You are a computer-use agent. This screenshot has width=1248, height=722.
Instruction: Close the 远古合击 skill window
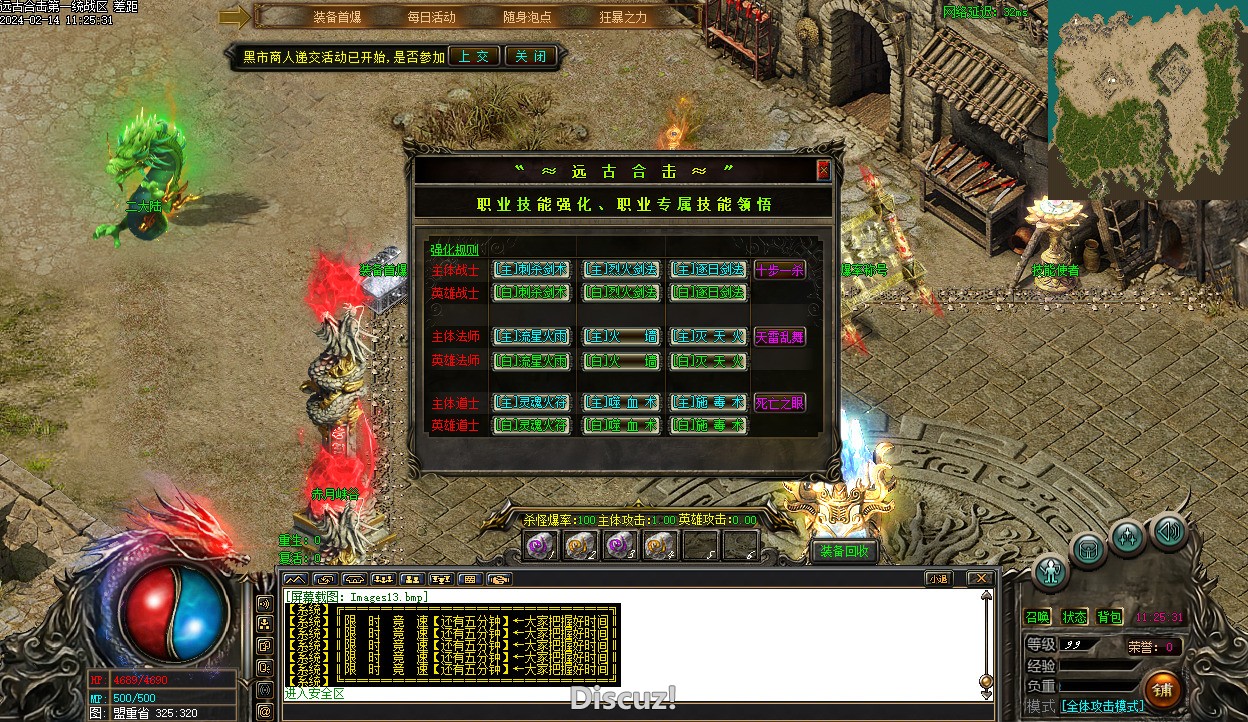click(823, 170)
